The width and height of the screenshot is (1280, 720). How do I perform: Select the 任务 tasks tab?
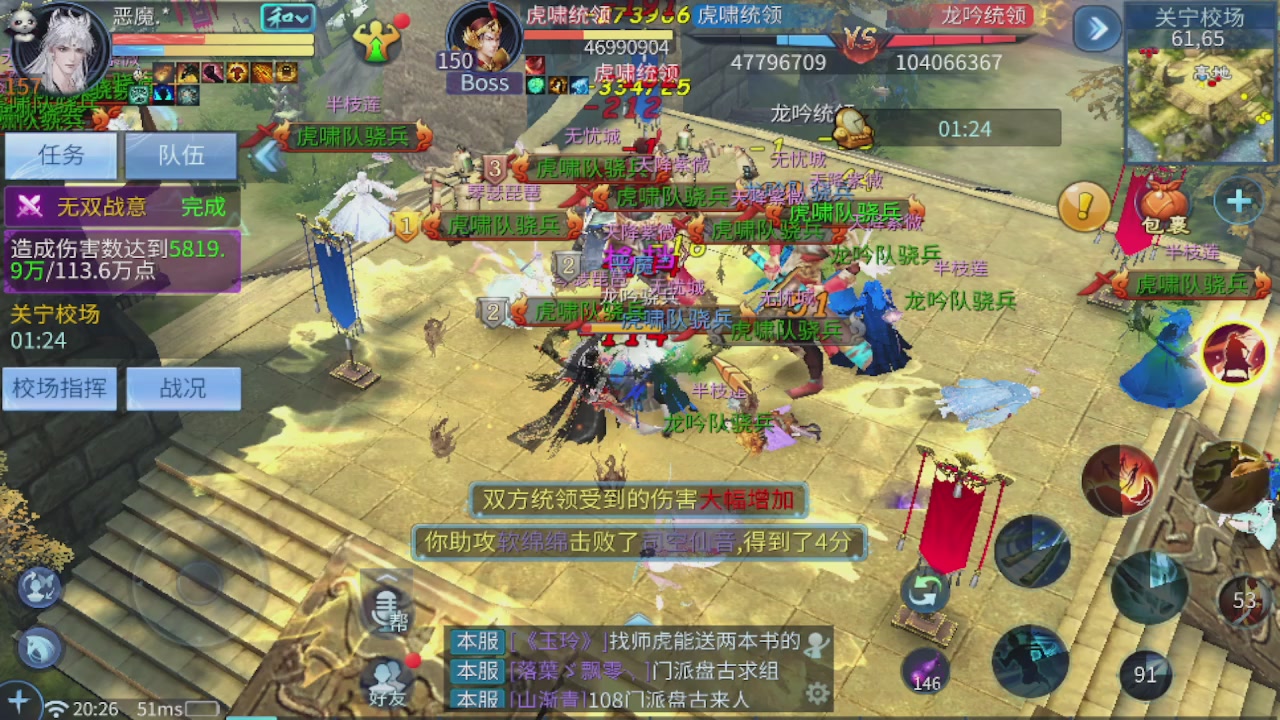click(61, 156)
